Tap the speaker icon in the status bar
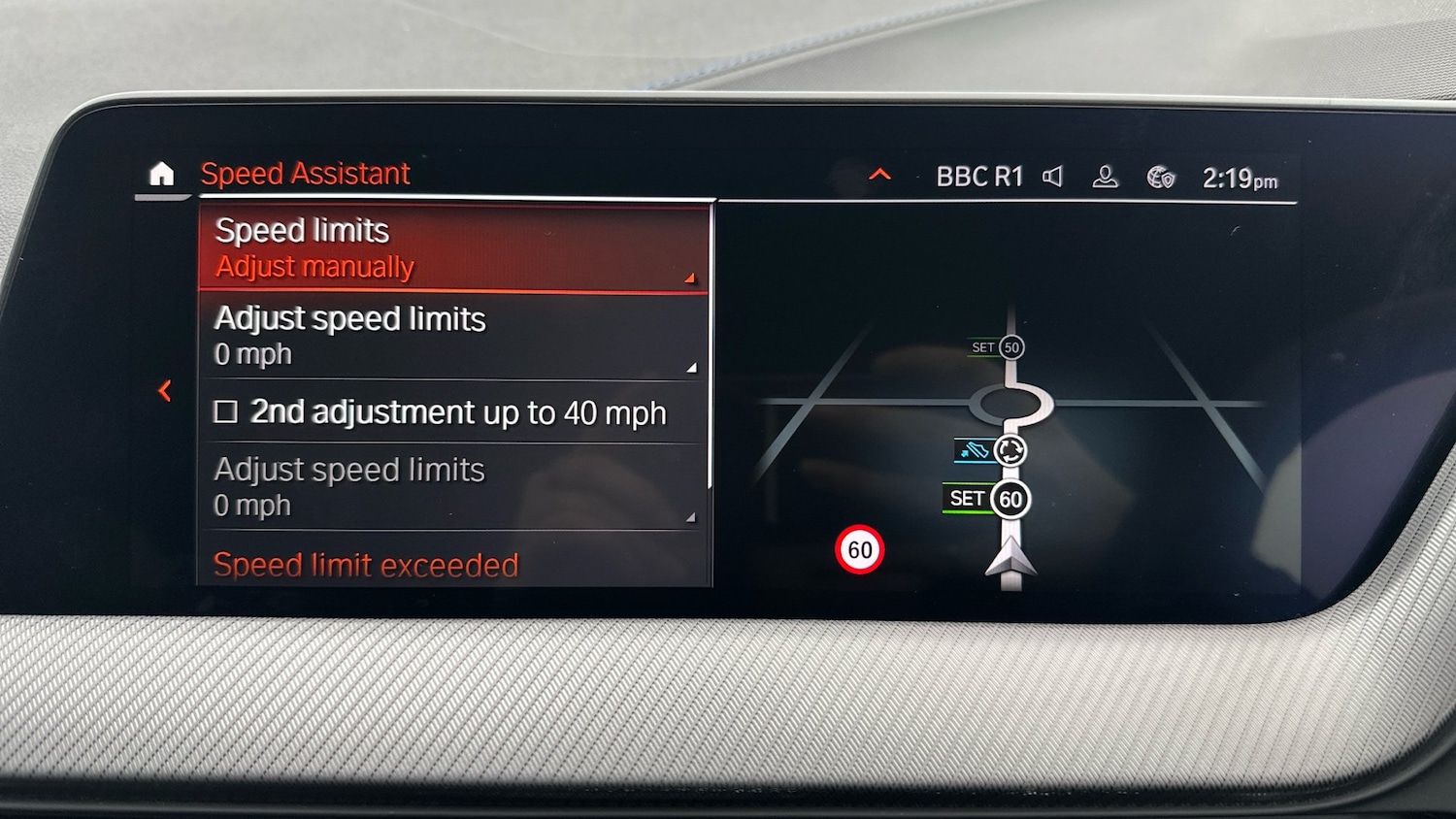Screen dimensions: 1456x819 [x=1053, y=177]
